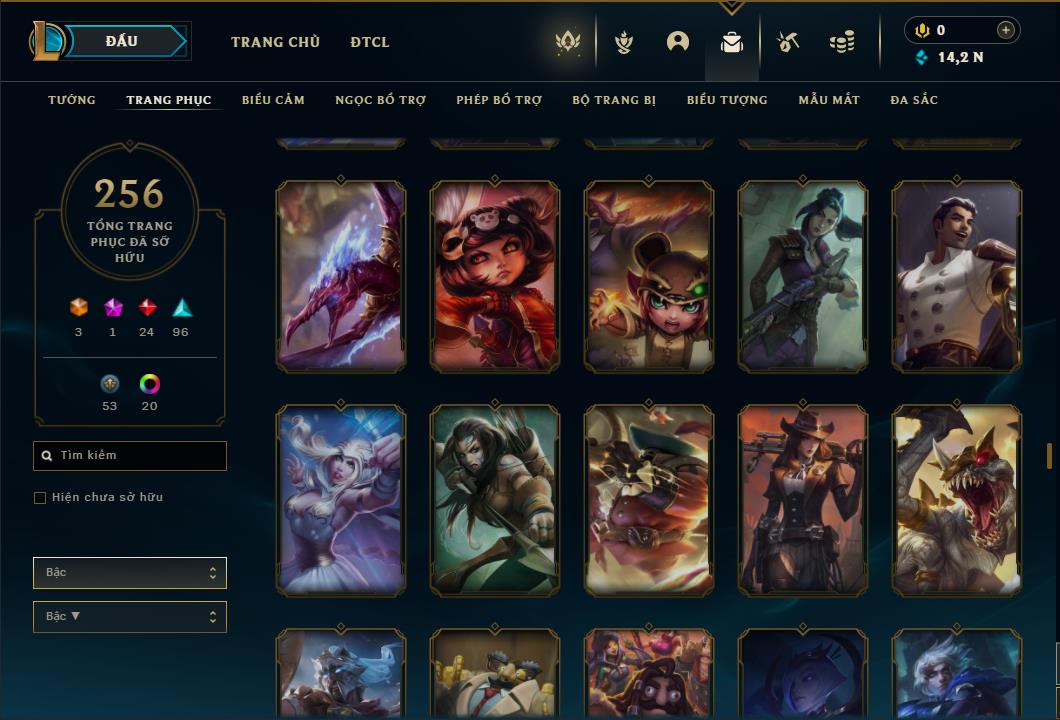1060x720 pixels.
Task: Open the Bậc ▼ sorting dropdown
Action: pos(130,617)
